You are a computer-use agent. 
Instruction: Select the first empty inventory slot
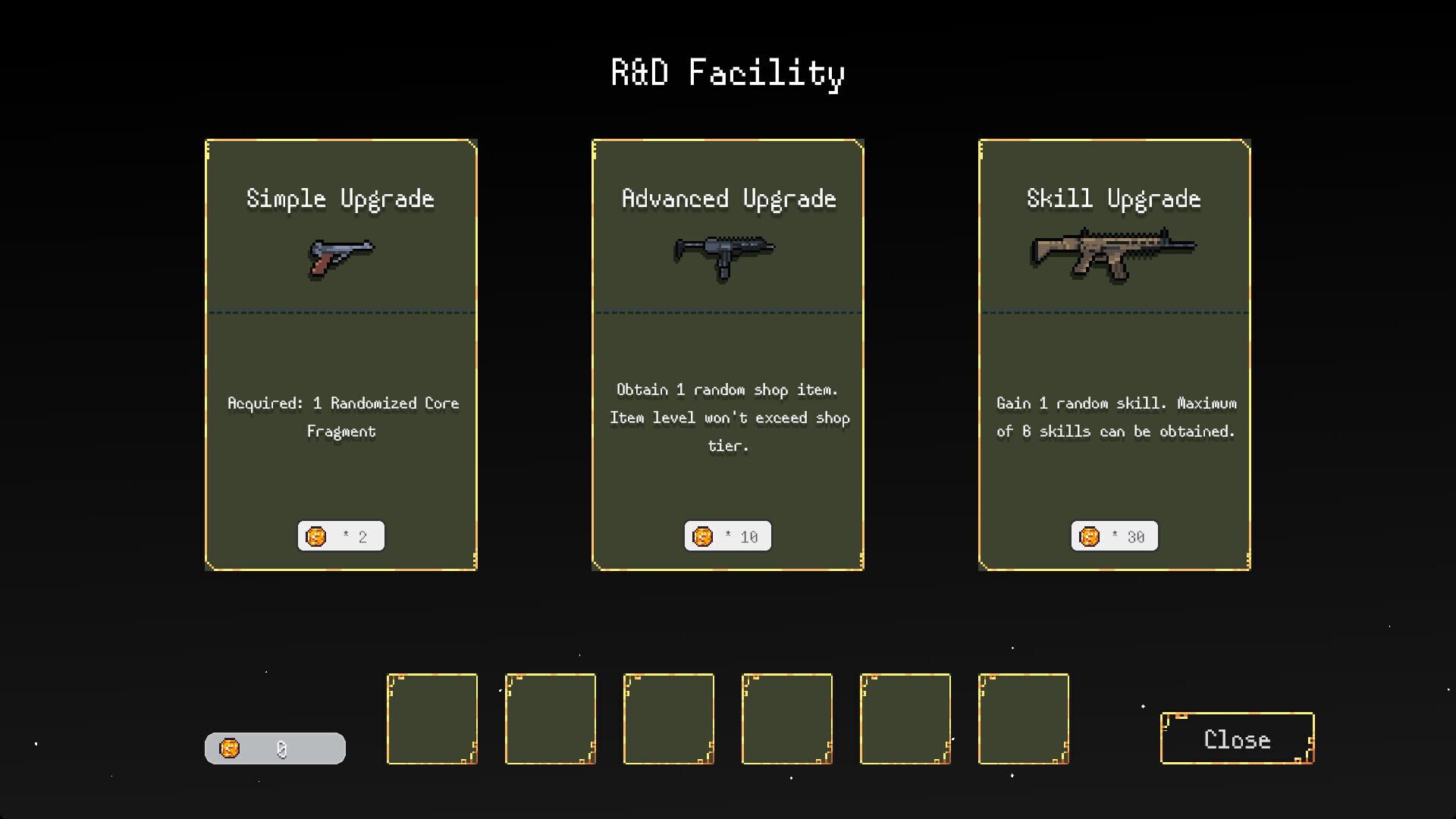click(432, 718)
